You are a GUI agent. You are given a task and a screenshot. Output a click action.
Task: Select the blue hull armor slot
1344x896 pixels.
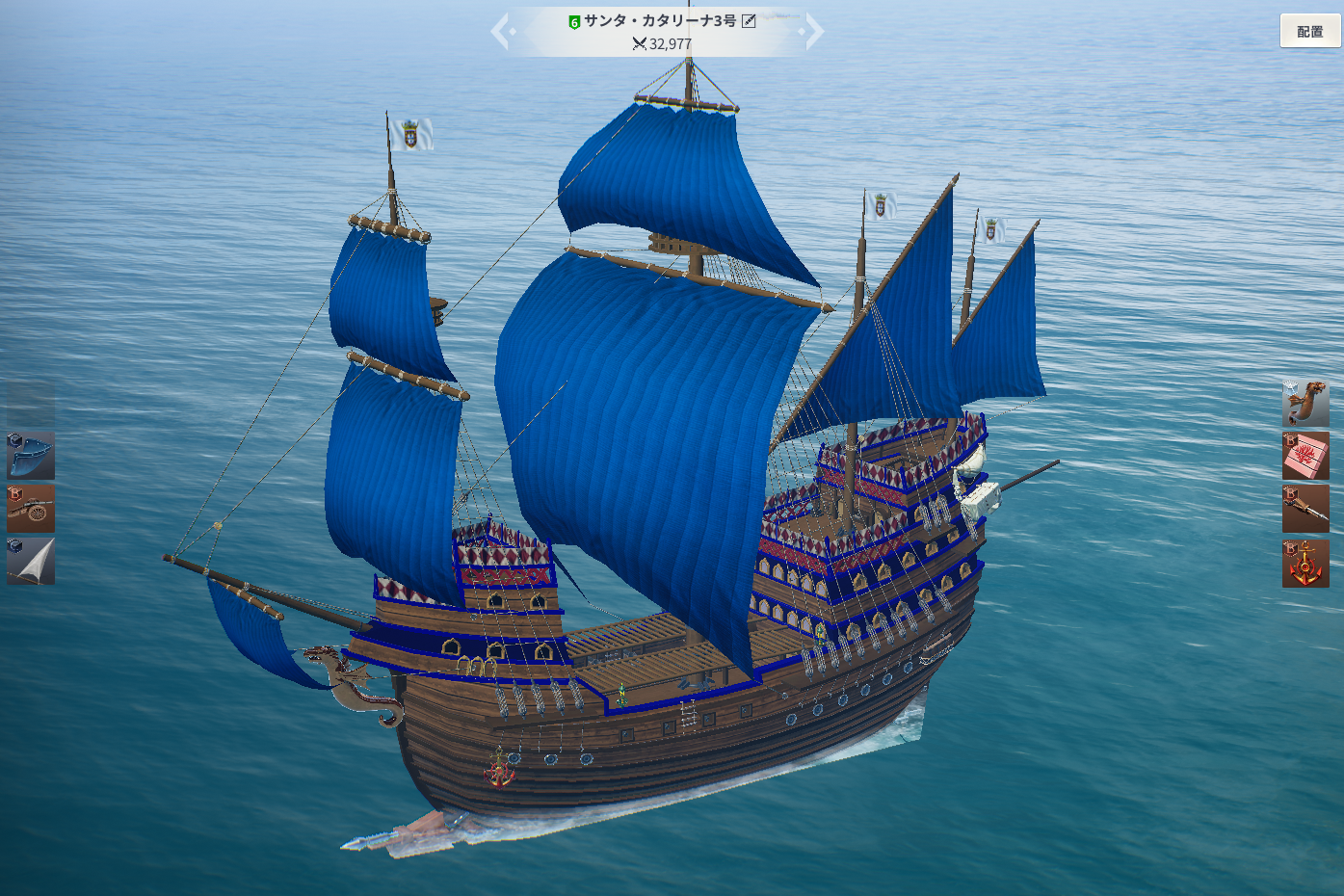(x=31, y=456)
